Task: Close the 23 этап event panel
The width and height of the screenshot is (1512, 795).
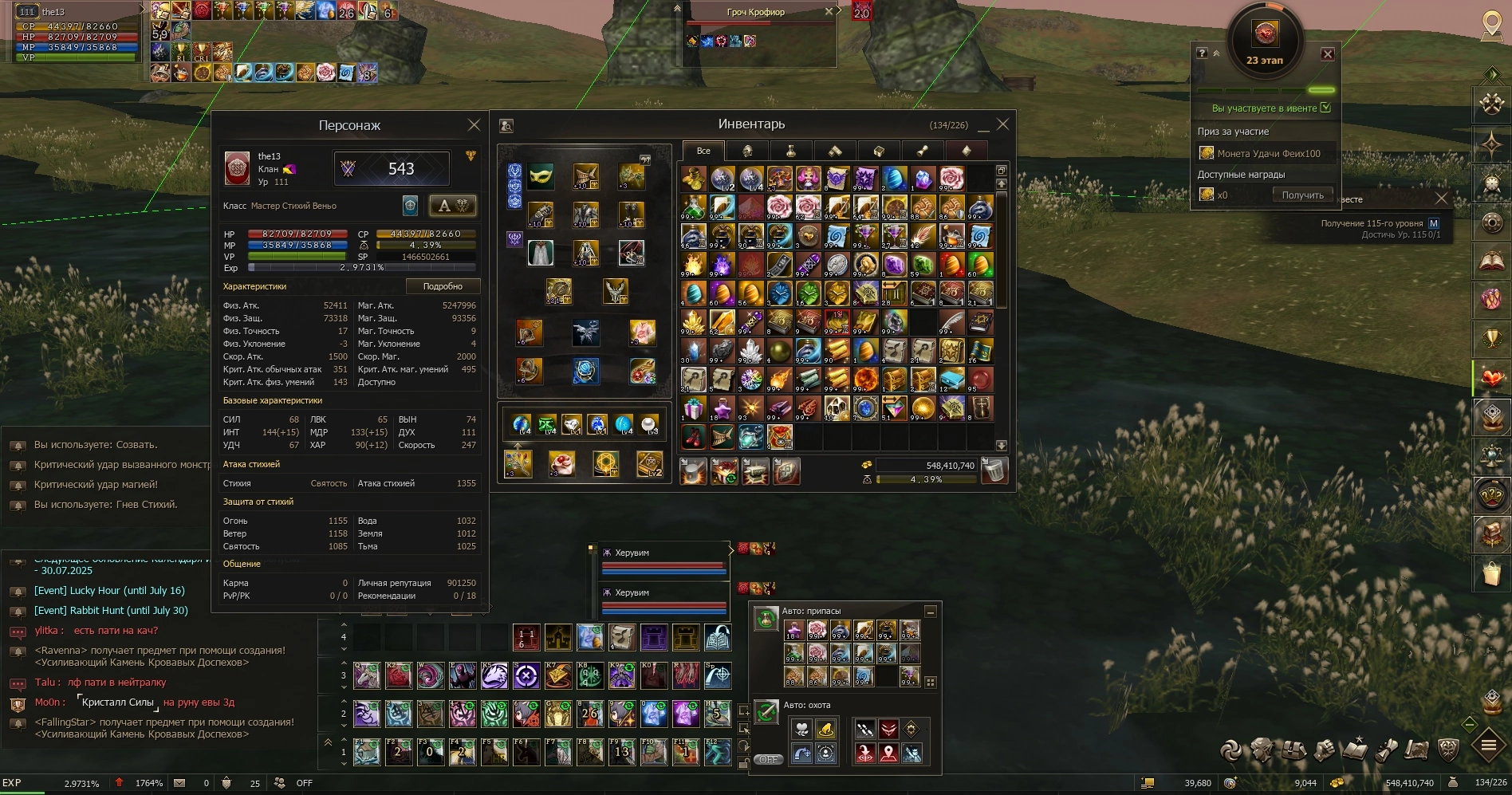Action: [1328, 54]
